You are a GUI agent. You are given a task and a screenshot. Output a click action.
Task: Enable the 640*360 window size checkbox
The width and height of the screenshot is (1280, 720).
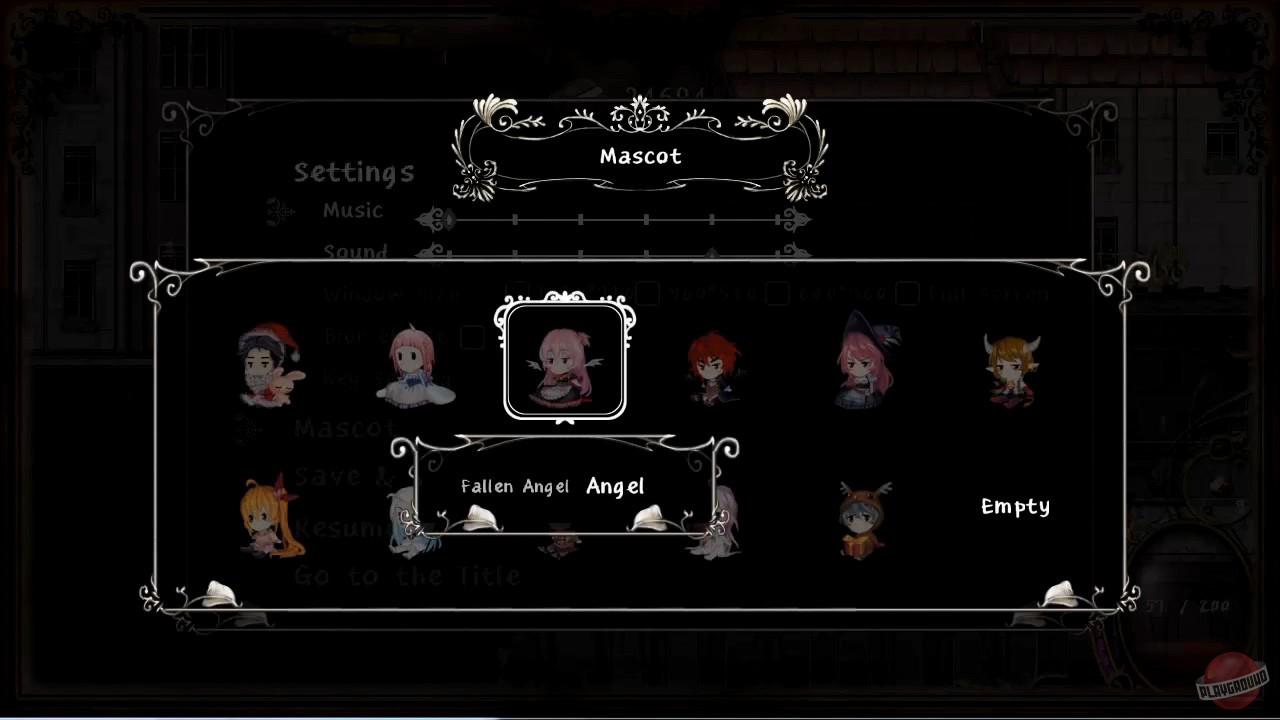[776, 293]
